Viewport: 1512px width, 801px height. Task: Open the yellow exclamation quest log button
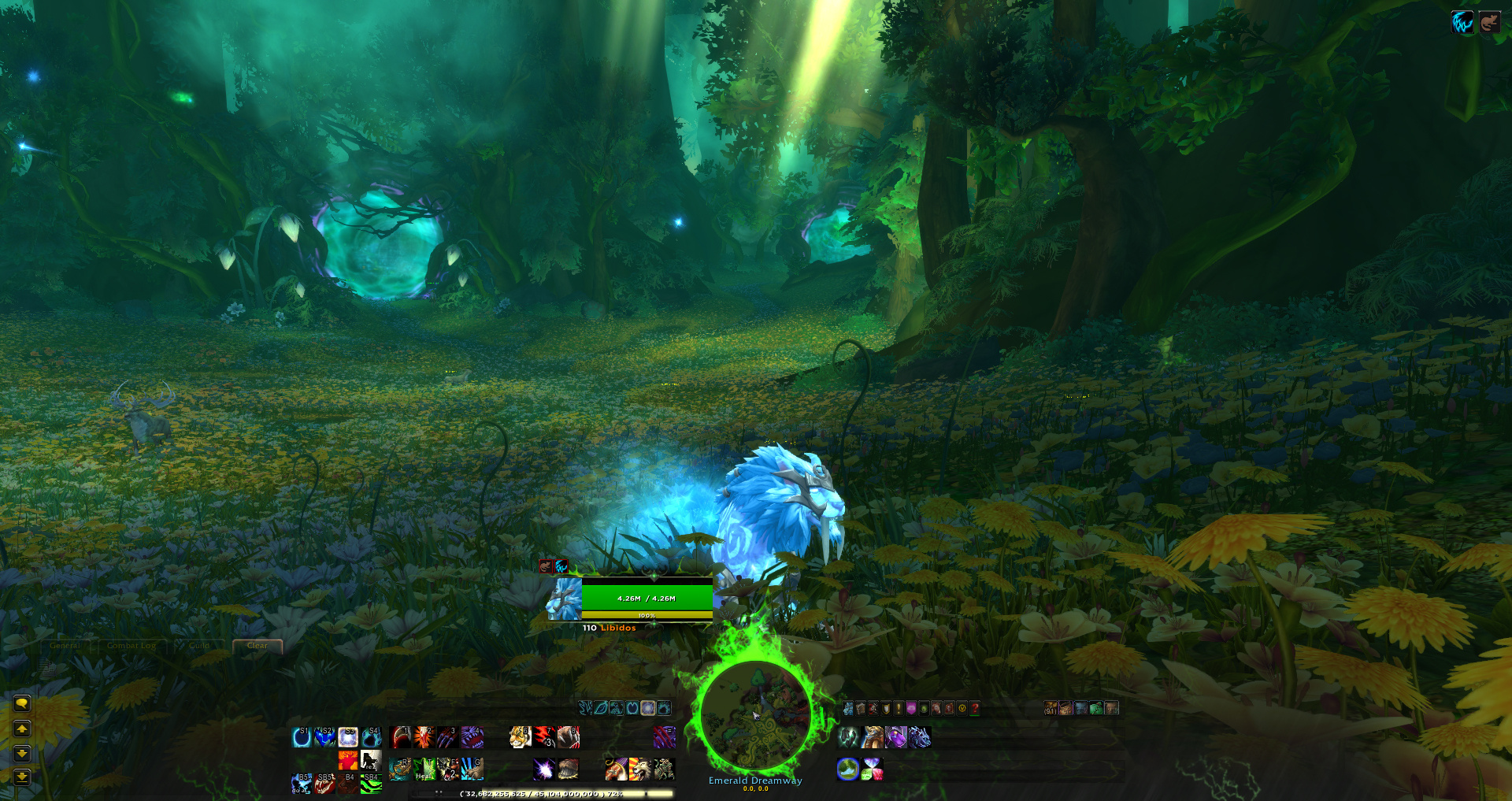(898, 708)
